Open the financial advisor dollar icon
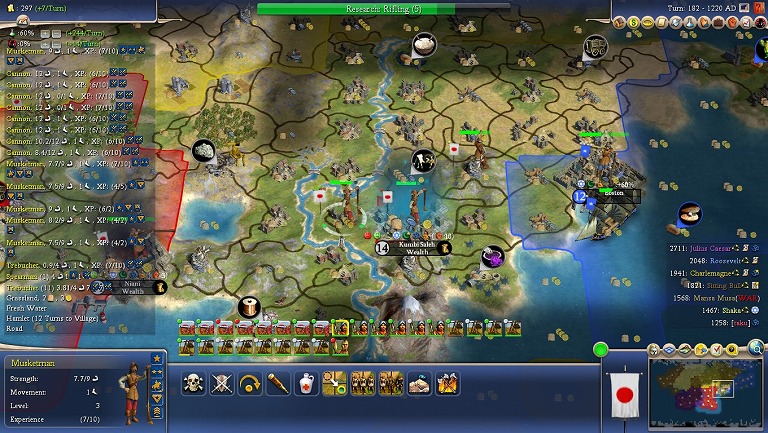The width and height of the screenshot is (768, 433). 633,22
